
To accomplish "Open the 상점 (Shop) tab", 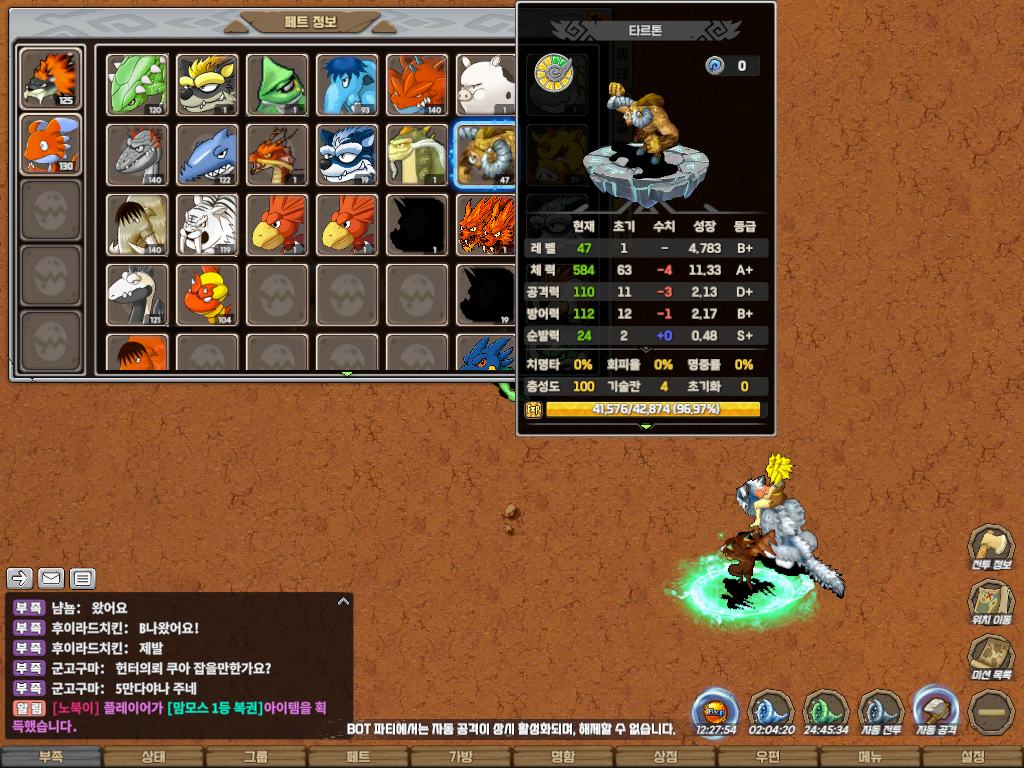I will point(665,757).
